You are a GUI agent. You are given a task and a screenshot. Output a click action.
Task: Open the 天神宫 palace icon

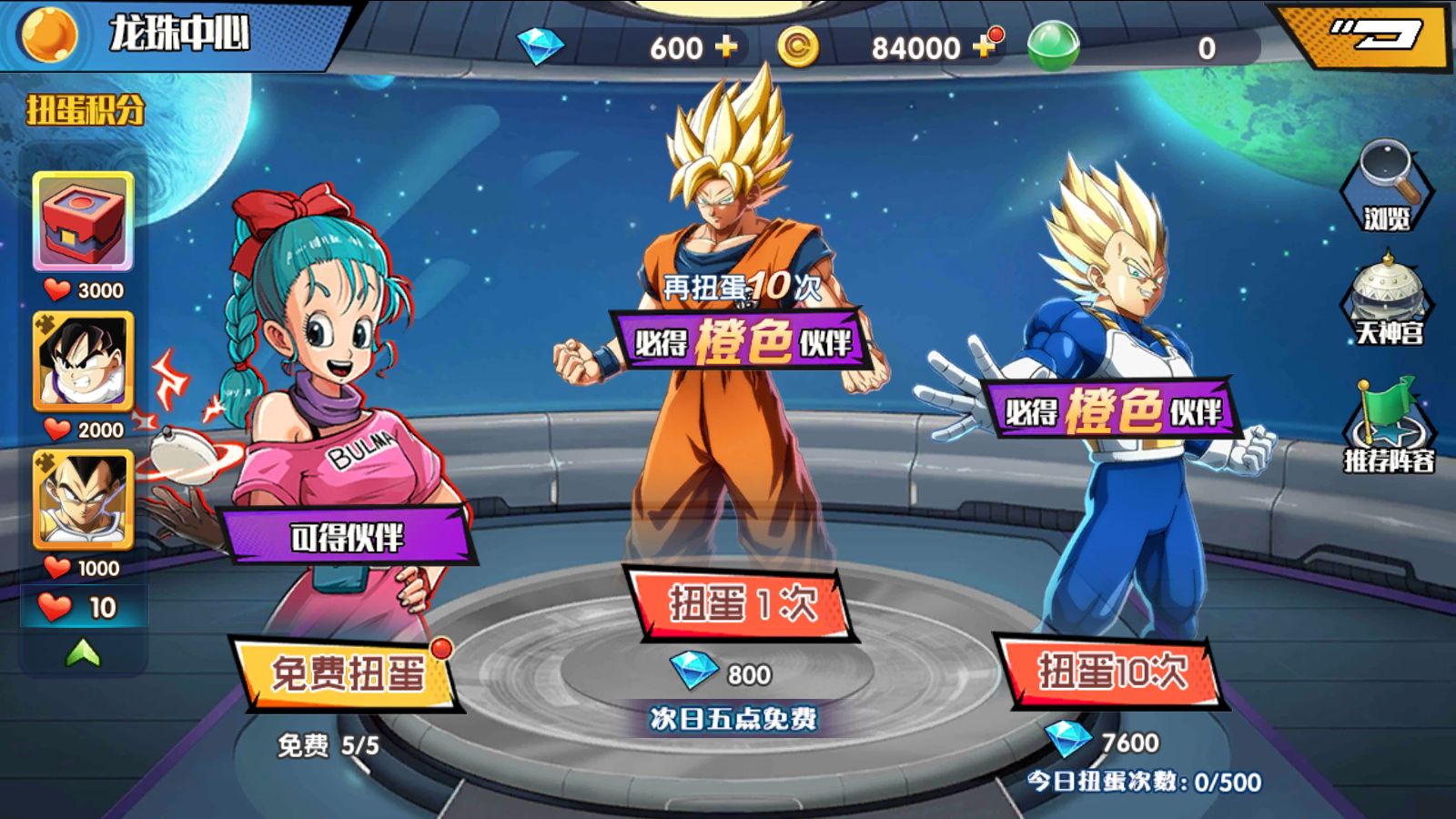click(x=1387, y=300)
